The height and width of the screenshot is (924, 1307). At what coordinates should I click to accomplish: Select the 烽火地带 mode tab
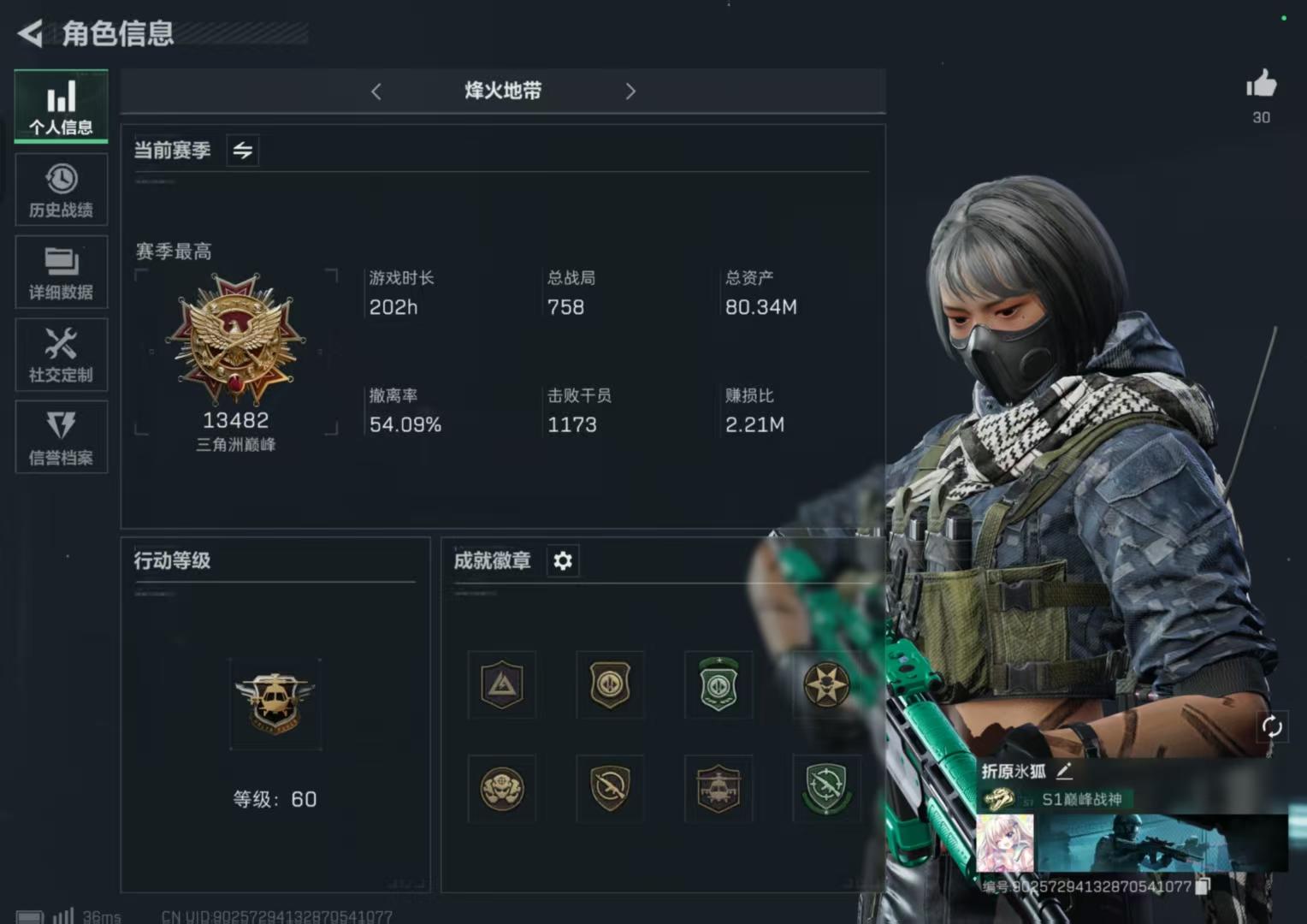tap(503, 92)
